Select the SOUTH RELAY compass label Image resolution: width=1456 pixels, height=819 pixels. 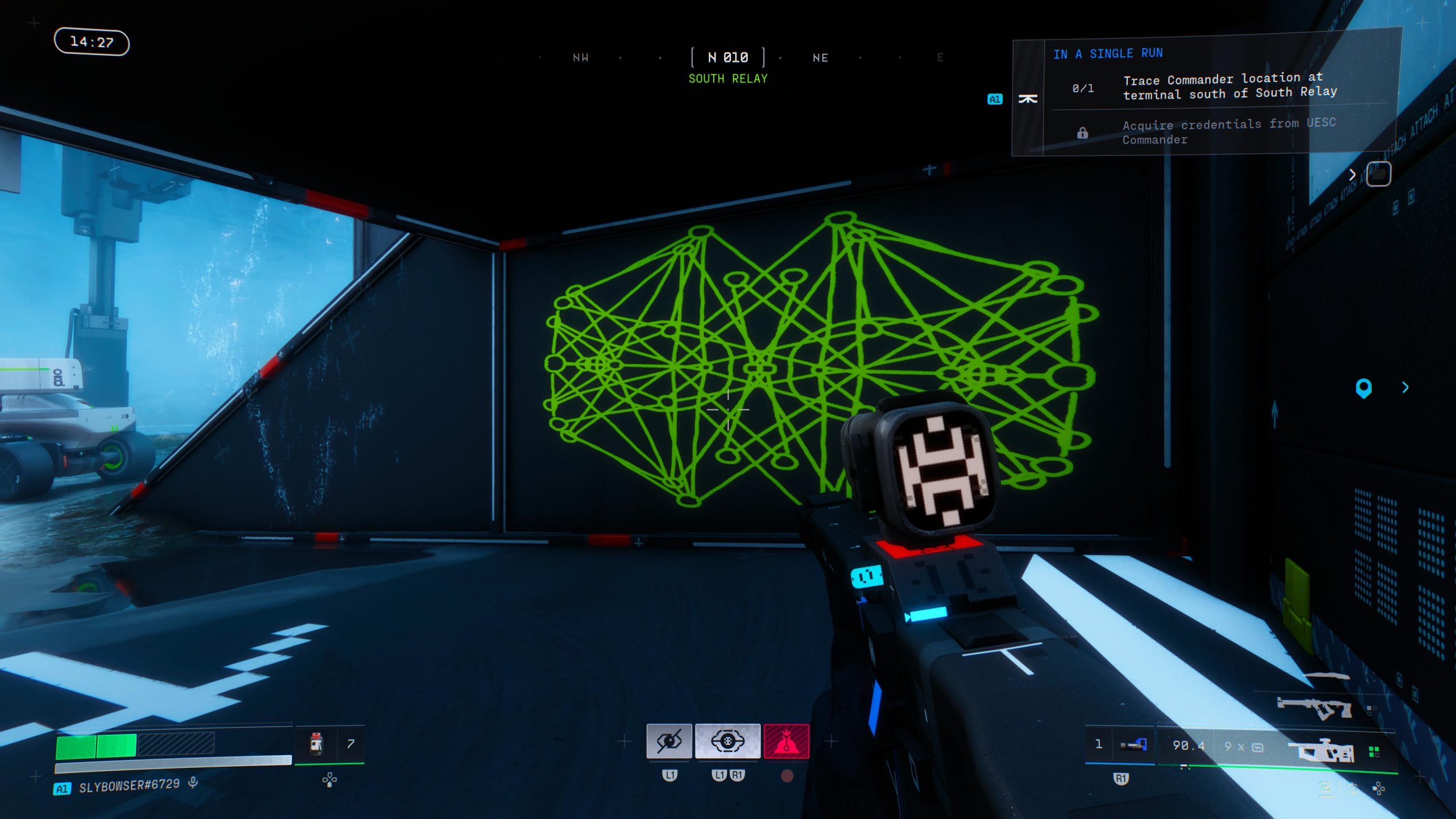coord(728,78)
